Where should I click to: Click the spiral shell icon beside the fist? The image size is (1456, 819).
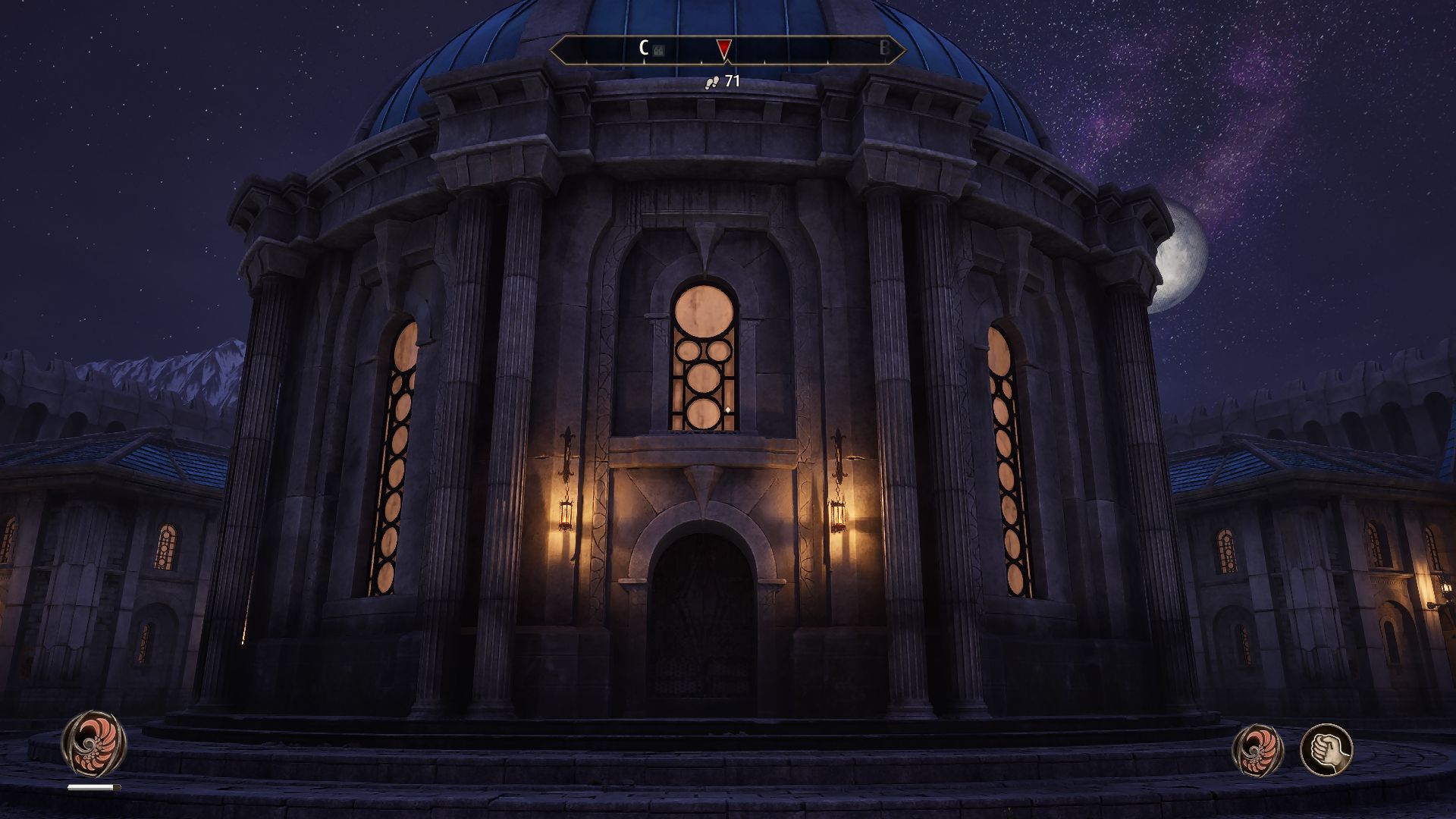(1259, 750)
